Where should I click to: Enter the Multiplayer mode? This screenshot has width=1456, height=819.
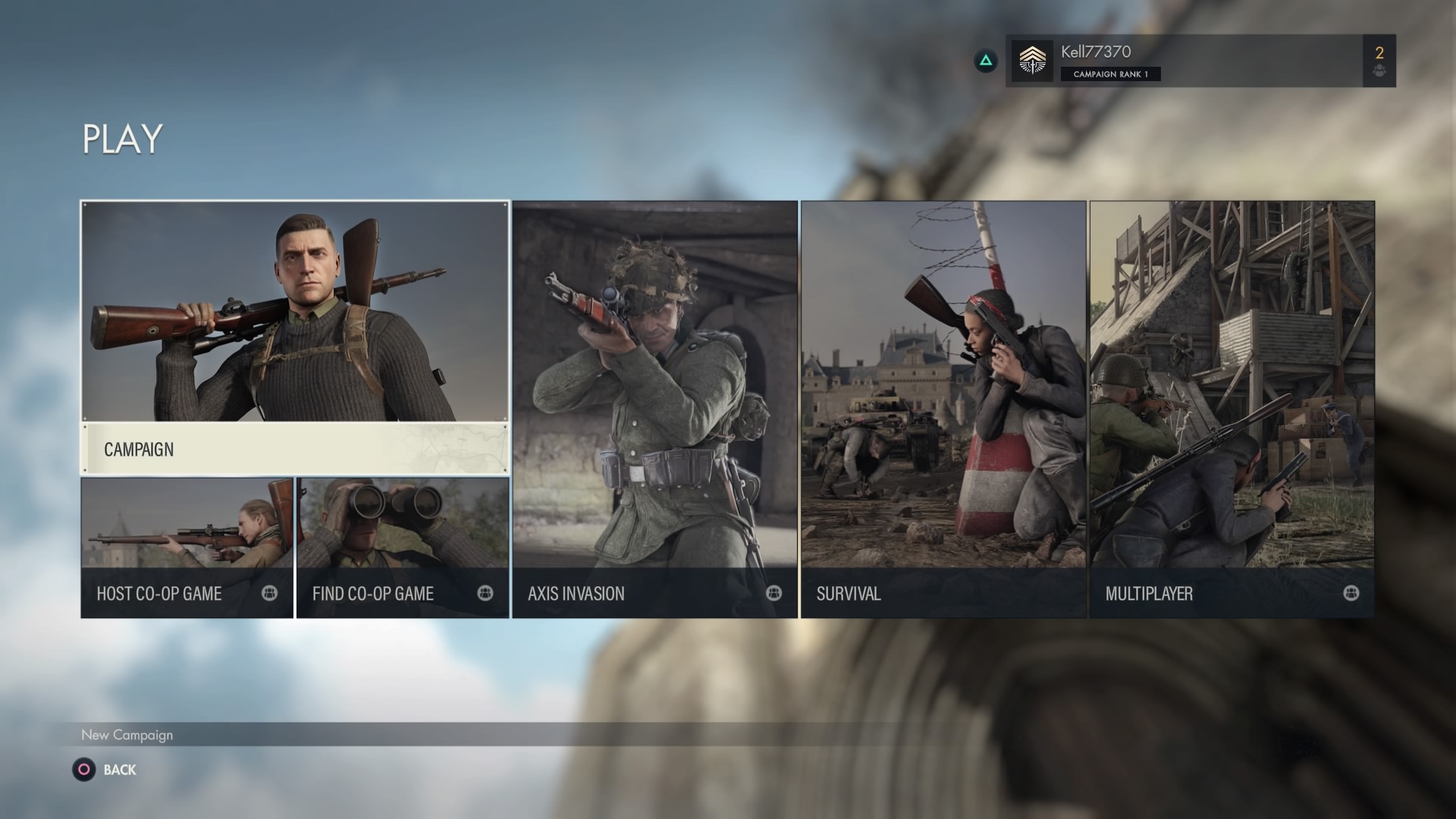coord(1232,409)
